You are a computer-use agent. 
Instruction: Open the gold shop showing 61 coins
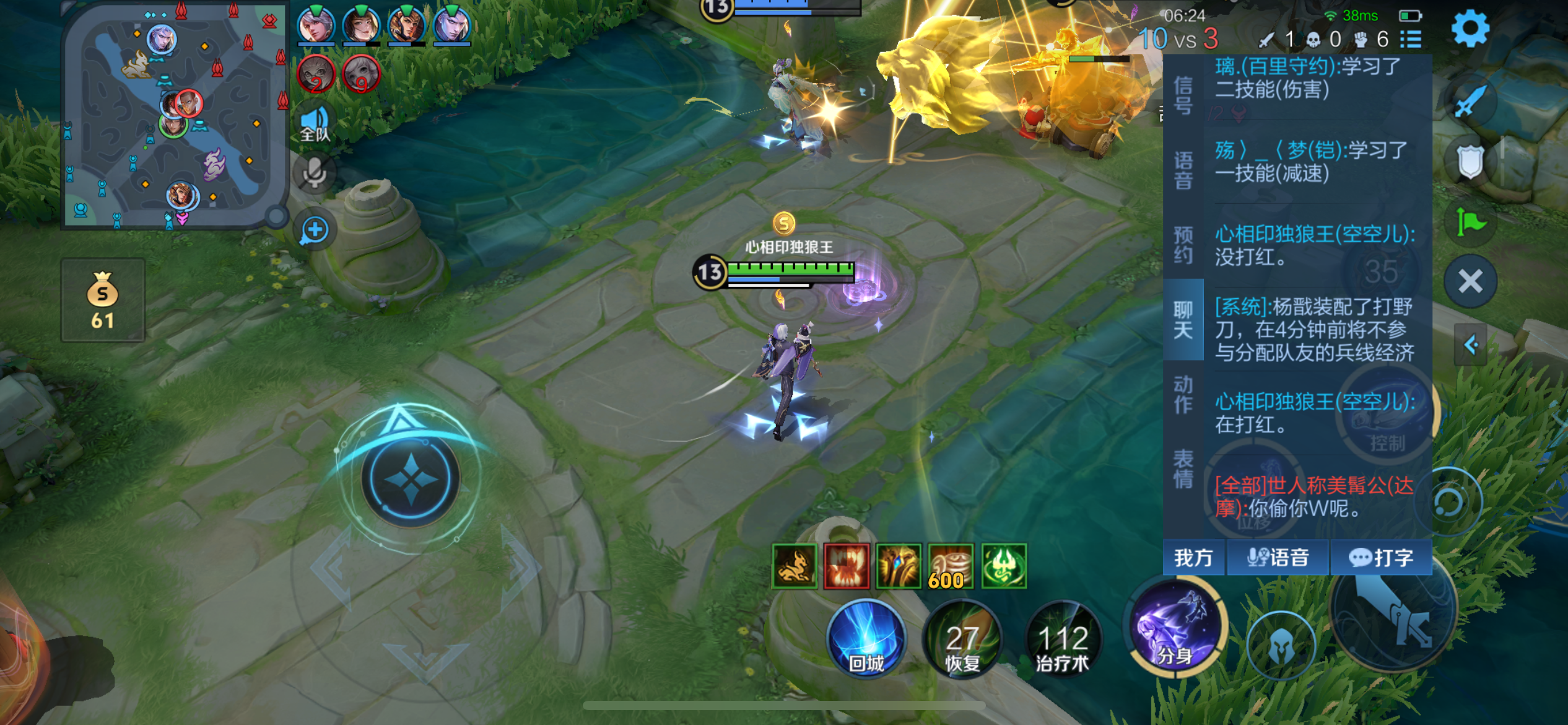pyautogui.click(x=103, y=301)
